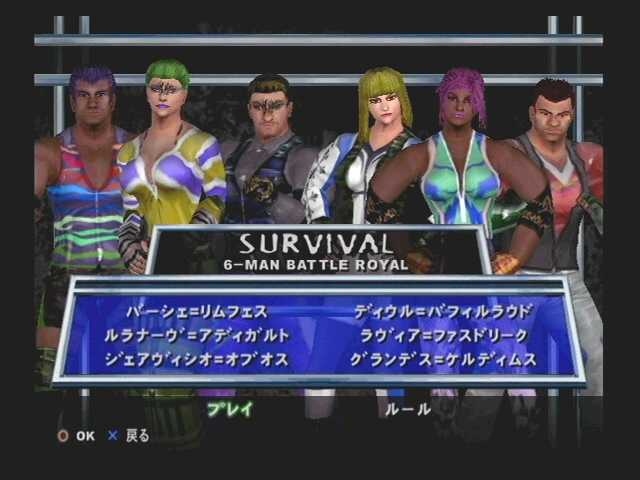Select the ルラナーヴ=アディガルト entry
The width and height of the screenshot is (640, 480).
pyautogui.click(x=197, y=335)
